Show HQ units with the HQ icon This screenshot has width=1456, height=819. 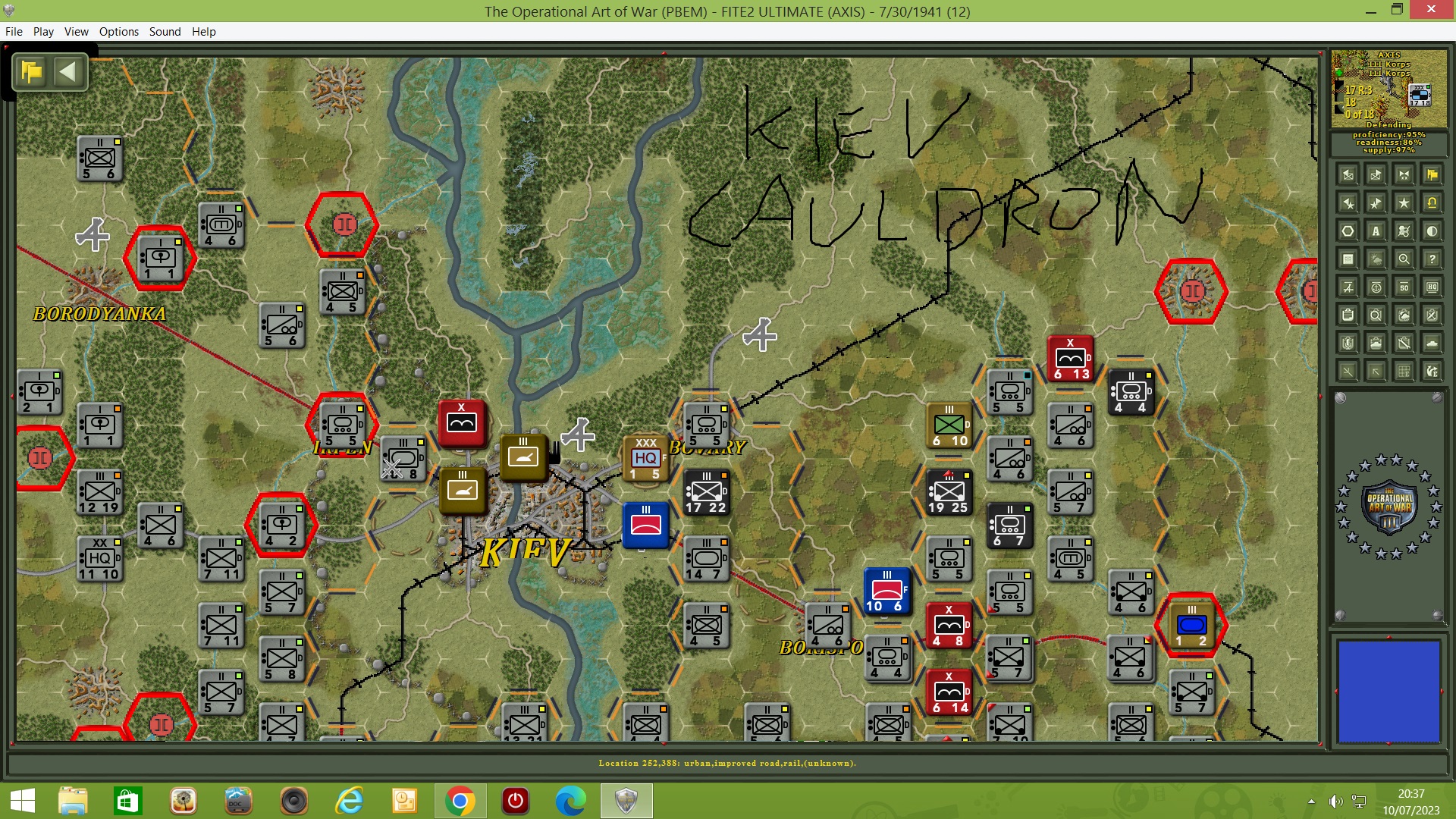coord(1432,287)
